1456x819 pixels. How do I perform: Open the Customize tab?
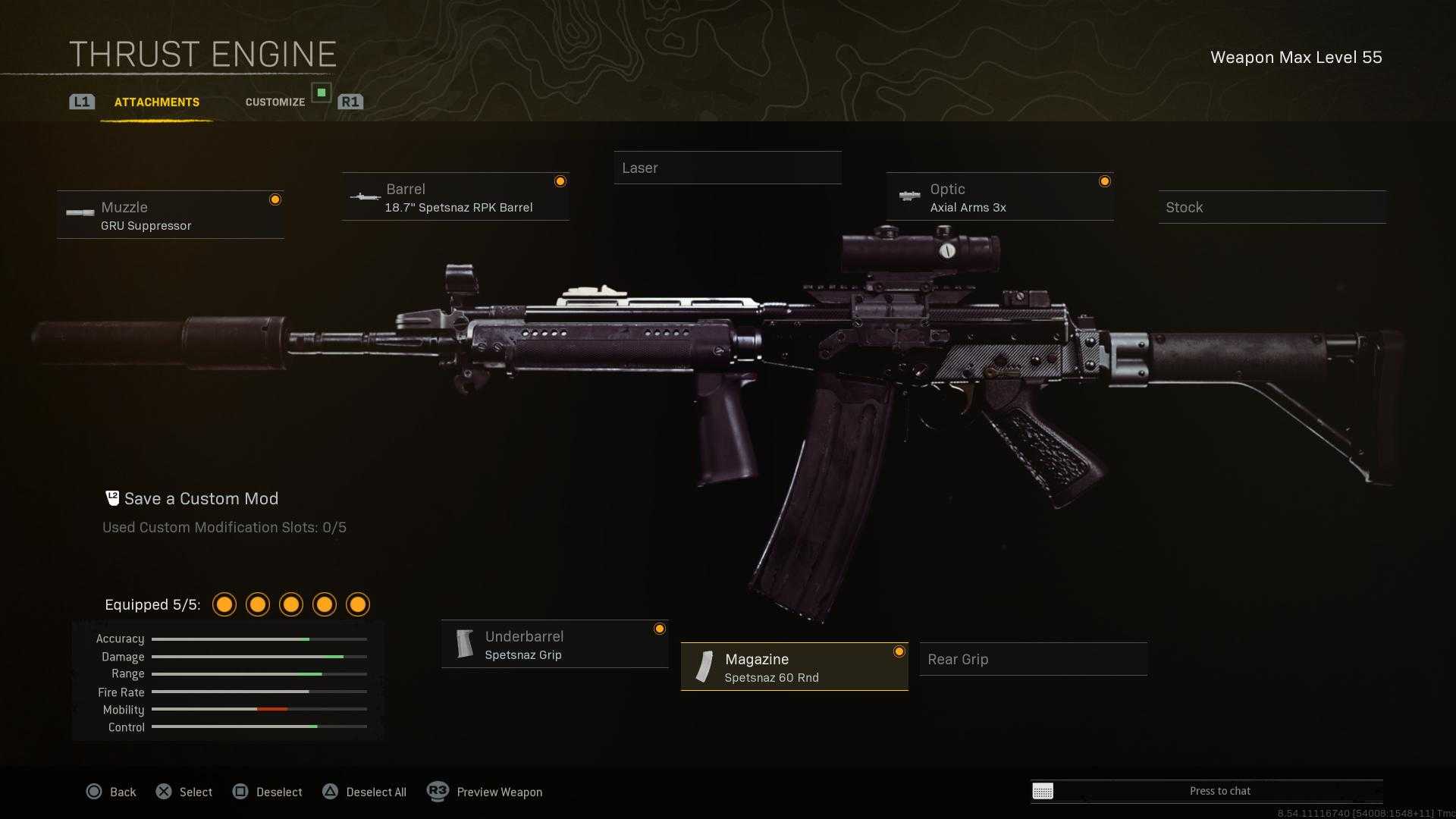[x=275, y=102]
